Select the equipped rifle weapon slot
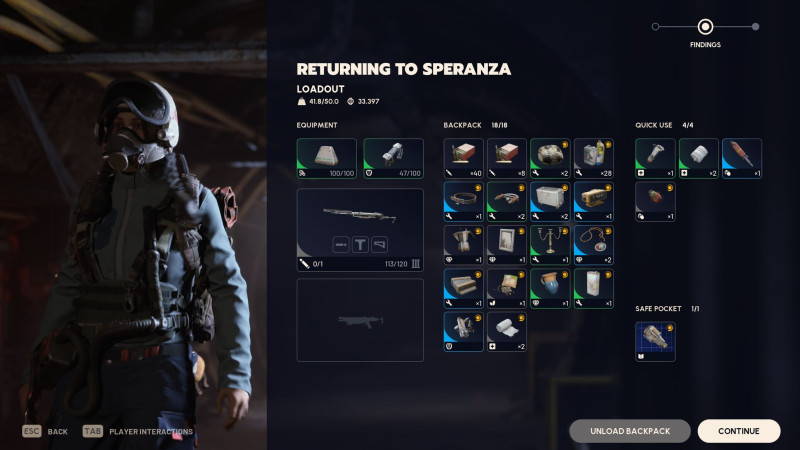Image resolution: width=800 pixels, height=450 pixels. 360,230
